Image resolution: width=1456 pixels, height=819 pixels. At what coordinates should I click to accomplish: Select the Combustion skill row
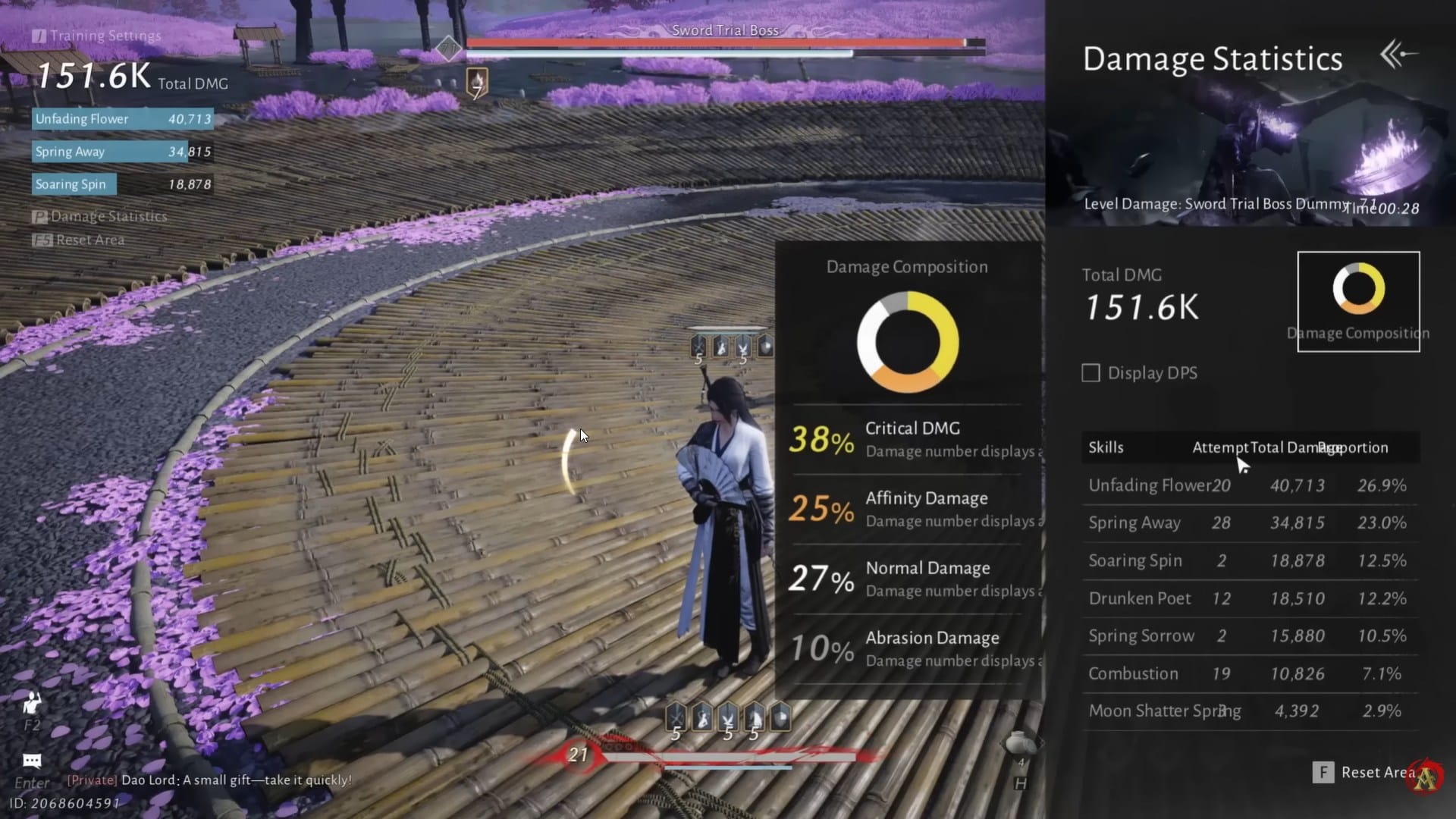(x=1247, y=673)
